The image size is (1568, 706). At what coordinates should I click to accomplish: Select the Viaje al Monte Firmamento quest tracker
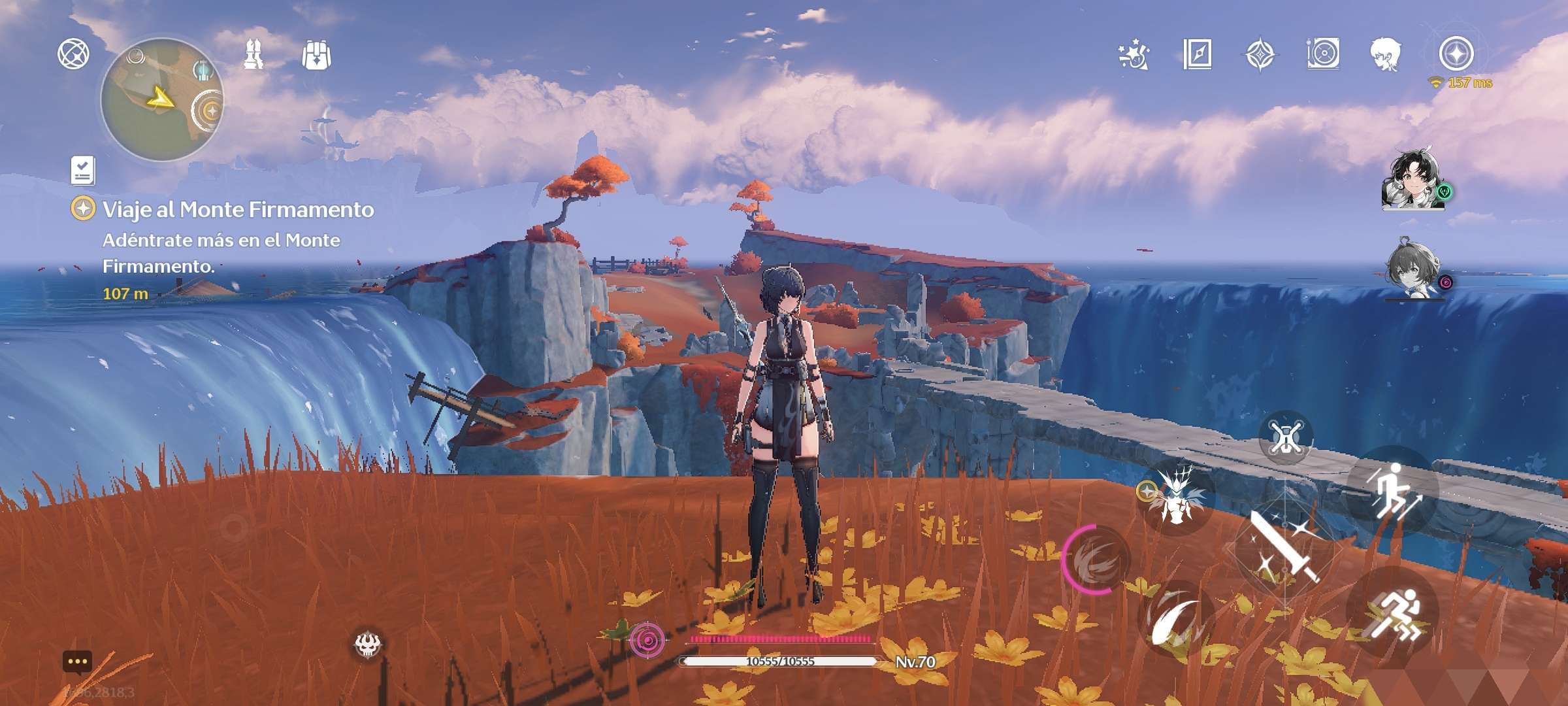pyautogui.click(x=238, y=210)
